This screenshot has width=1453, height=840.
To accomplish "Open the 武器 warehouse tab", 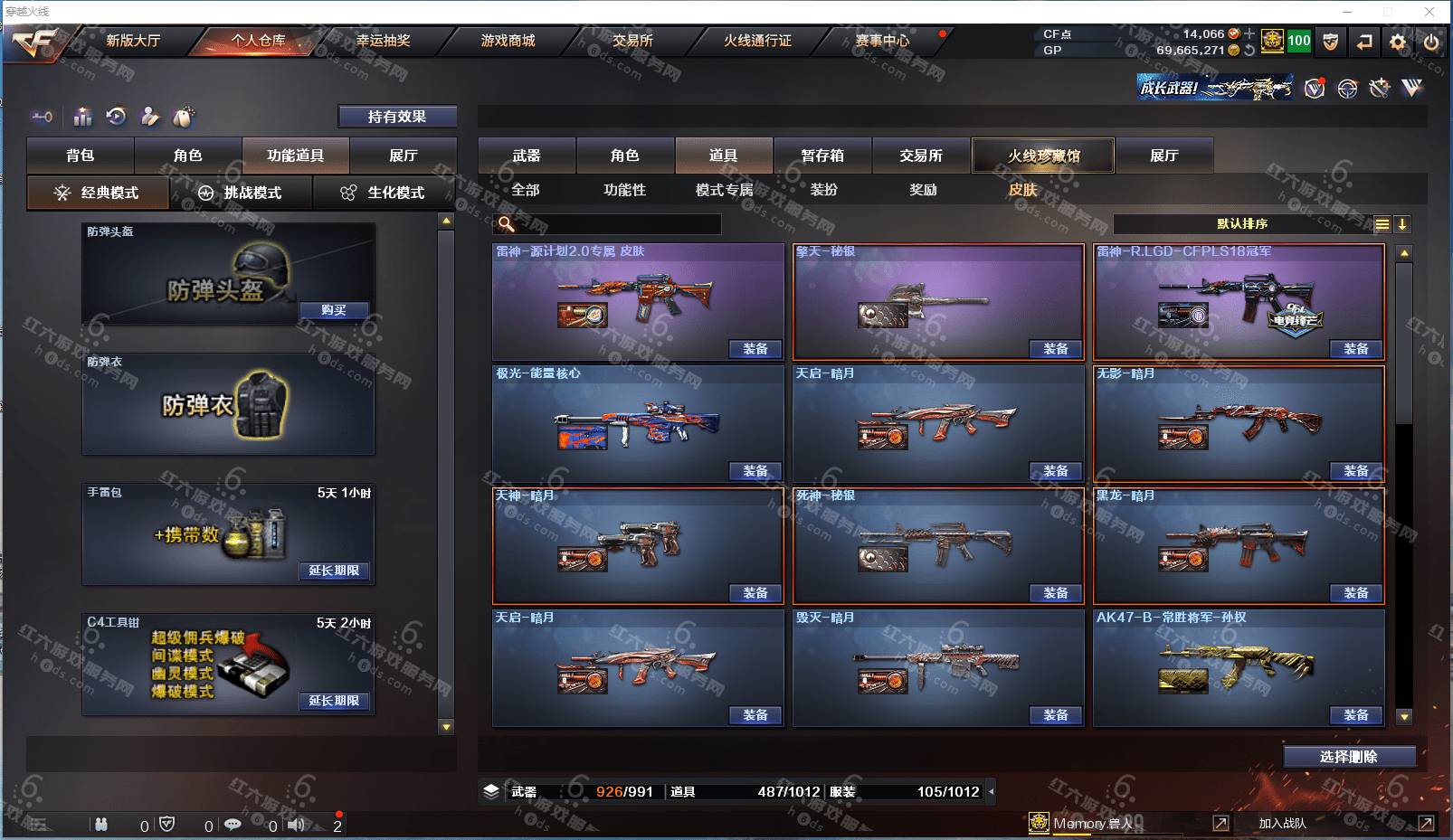I will pyautogui.click(x=527, y=156).
